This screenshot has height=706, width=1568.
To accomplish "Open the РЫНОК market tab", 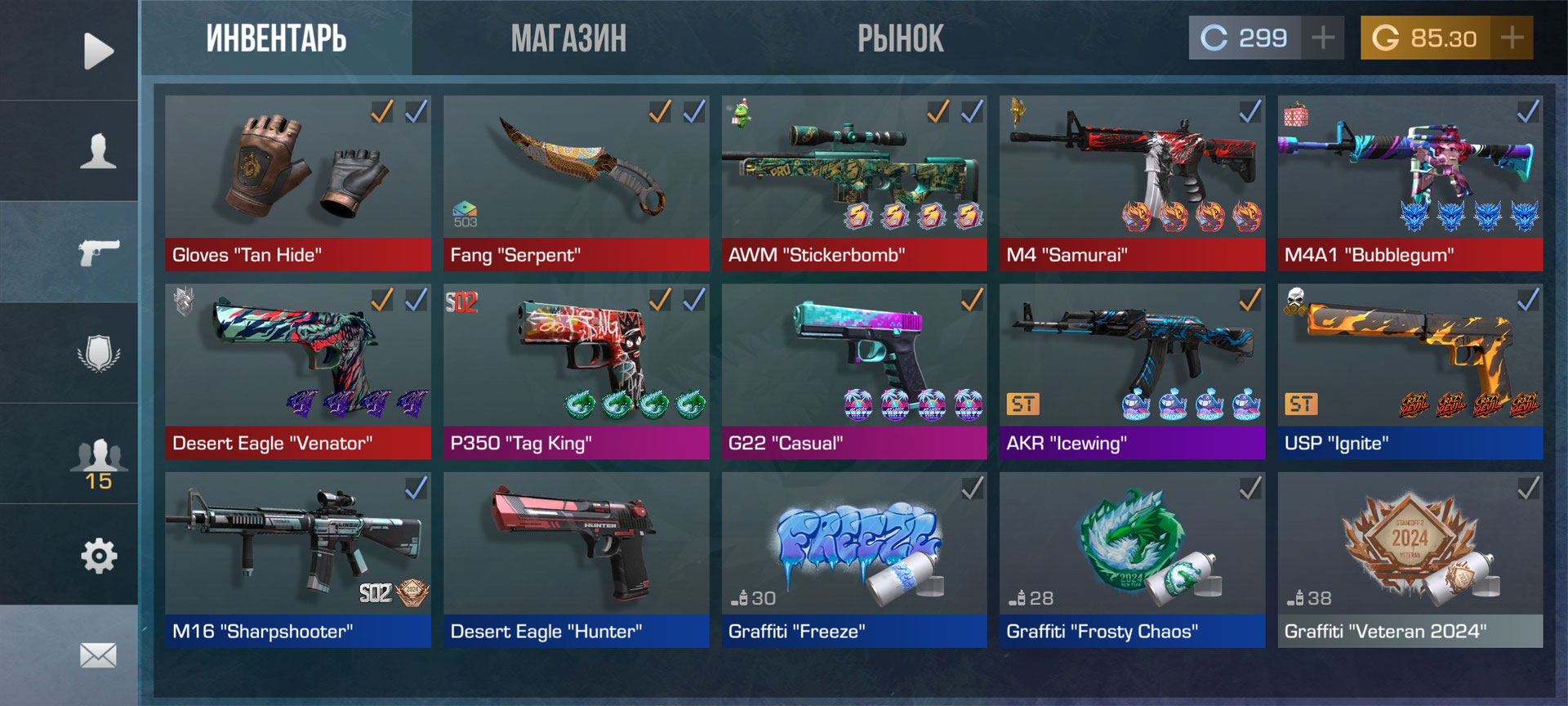I will (x=900, y=38).
